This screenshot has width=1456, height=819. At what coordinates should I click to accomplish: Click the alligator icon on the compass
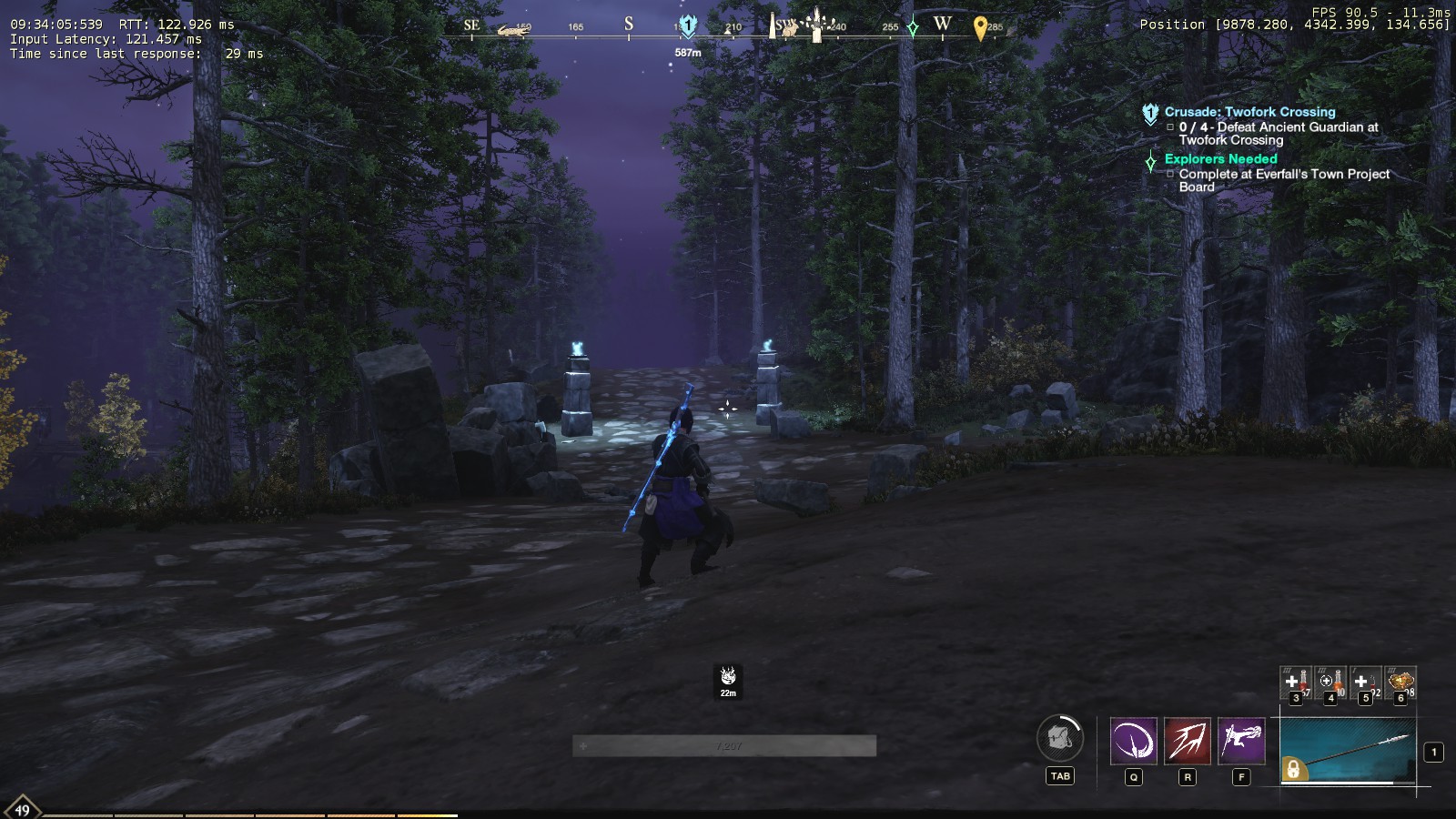tap(513, 31)
